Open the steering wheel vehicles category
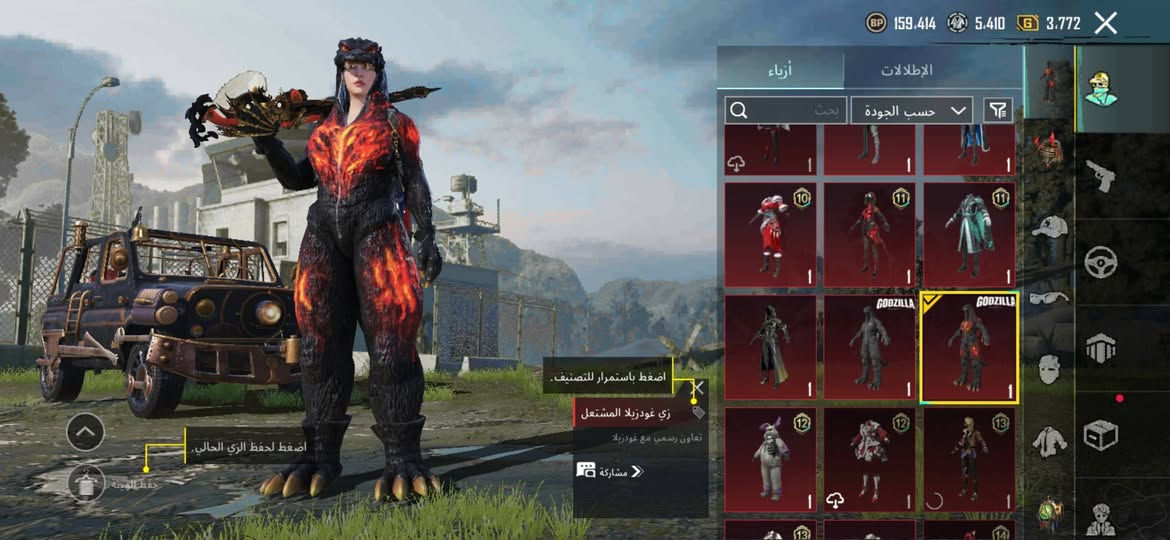 click(1101, 262)
